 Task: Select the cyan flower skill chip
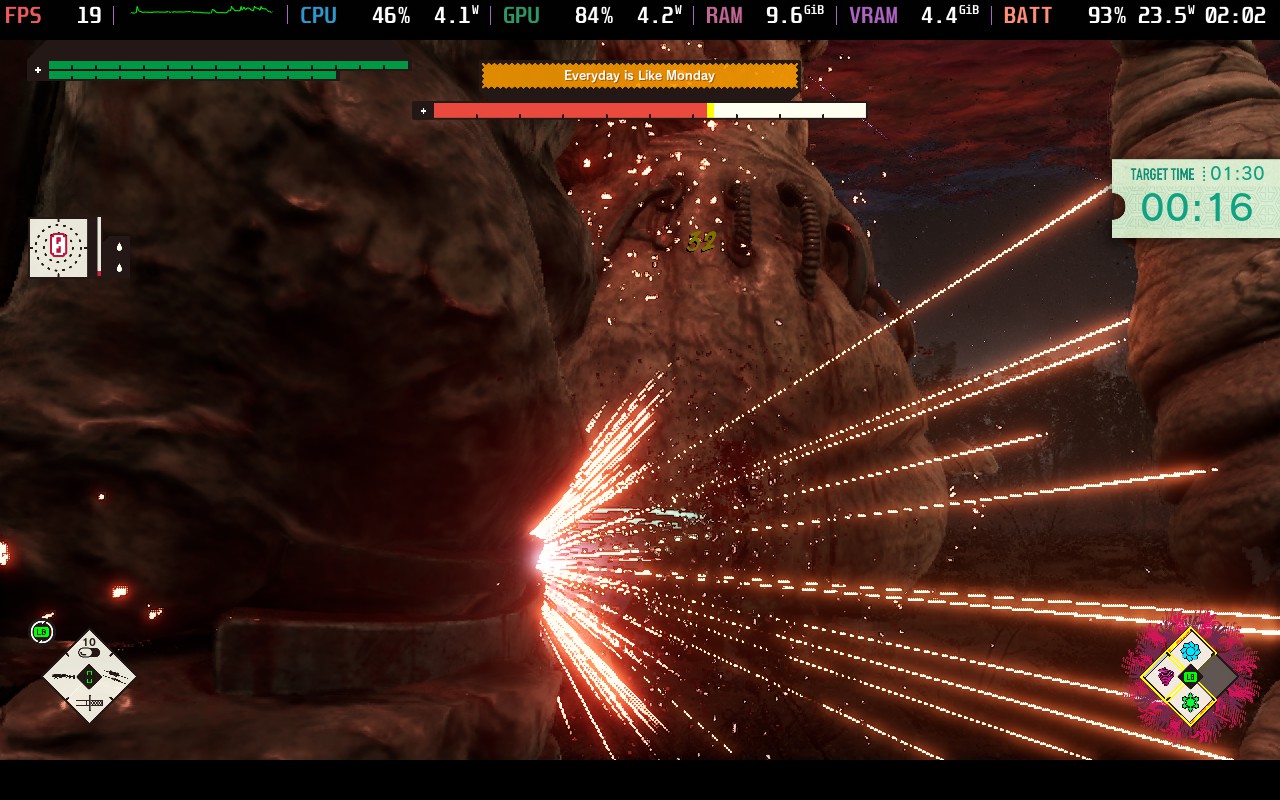[x=1190, y=652]
